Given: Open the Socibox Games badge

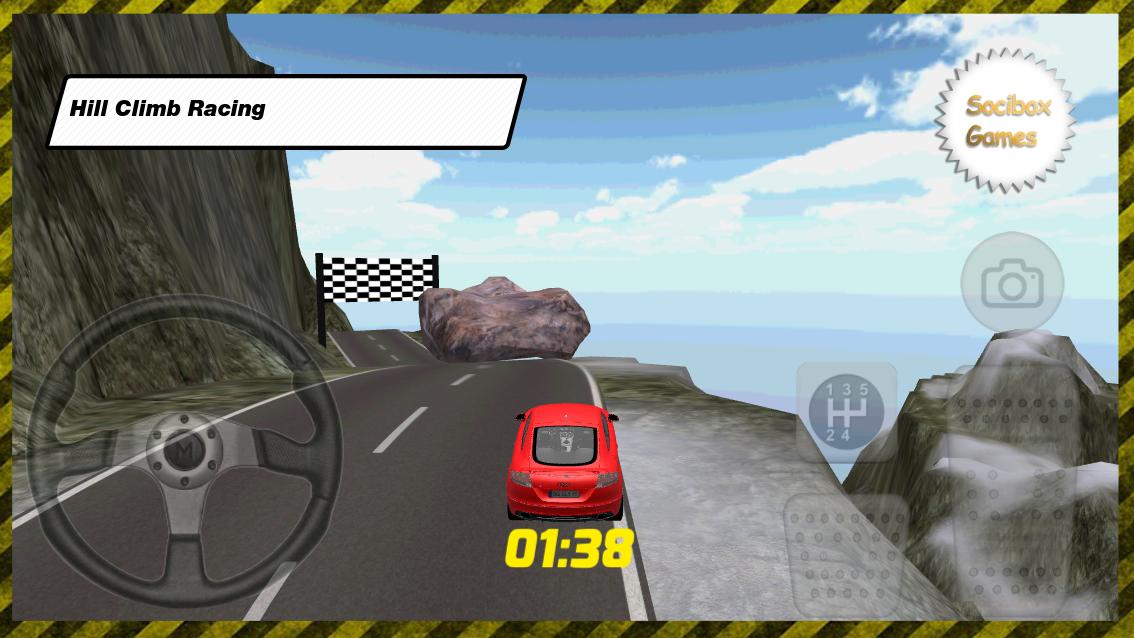Looking at the screenshot, I should pos(1006,121).
